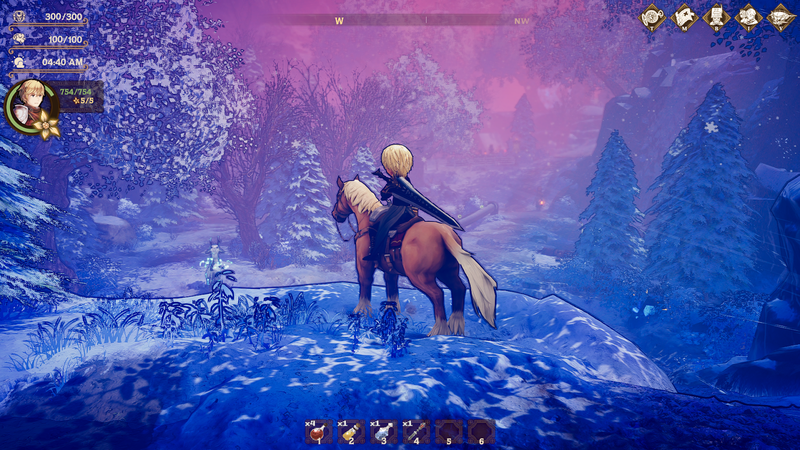Select the winged creature diamond icon

point(780,17)
